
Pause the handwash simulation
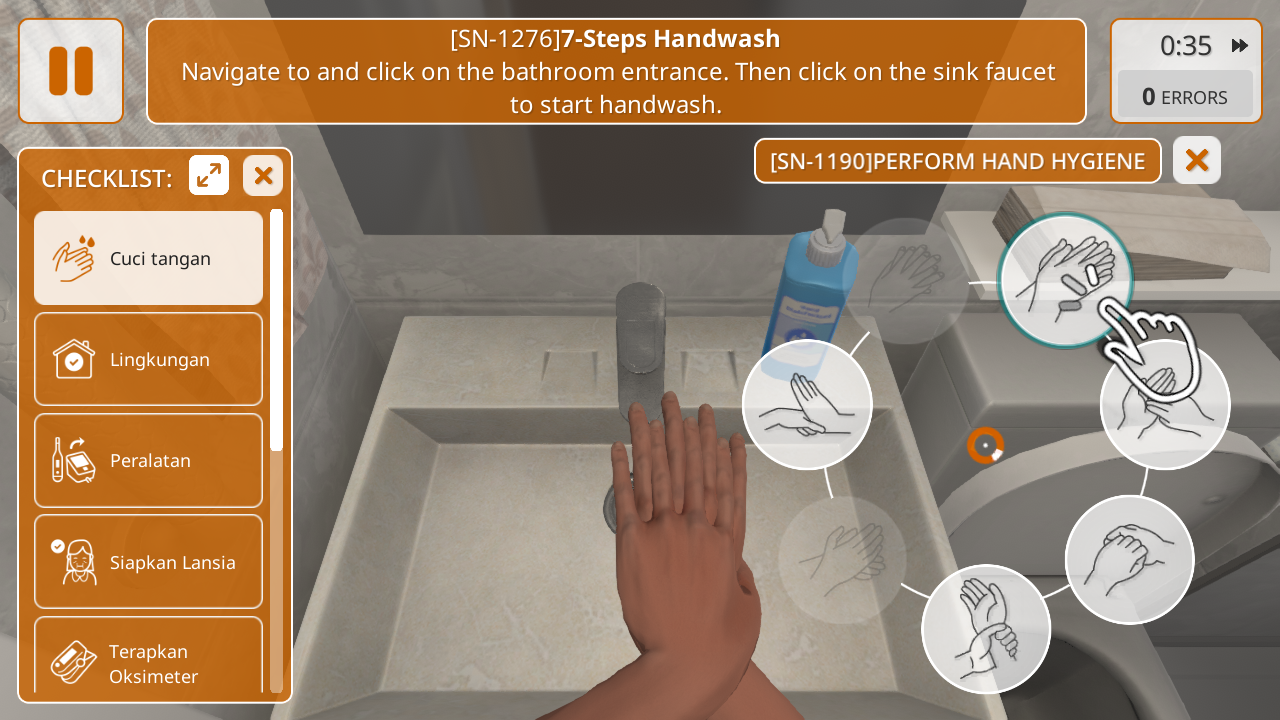coord(71,71)
